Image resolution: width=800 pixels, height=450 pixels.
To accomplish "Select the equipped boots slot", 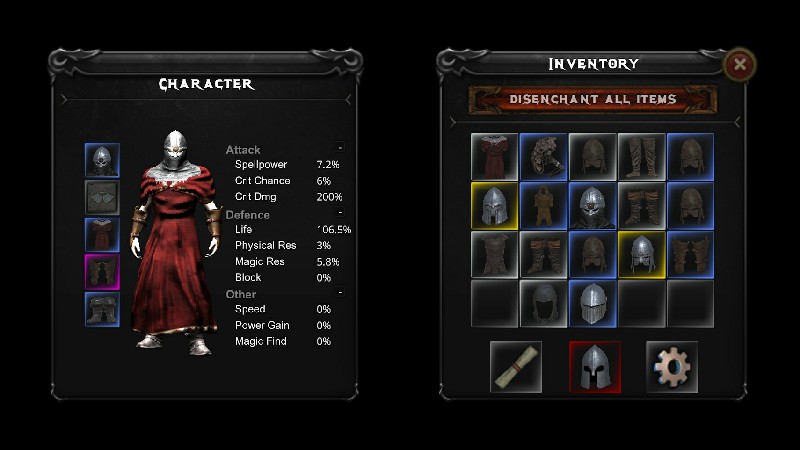I will [102, 309].
